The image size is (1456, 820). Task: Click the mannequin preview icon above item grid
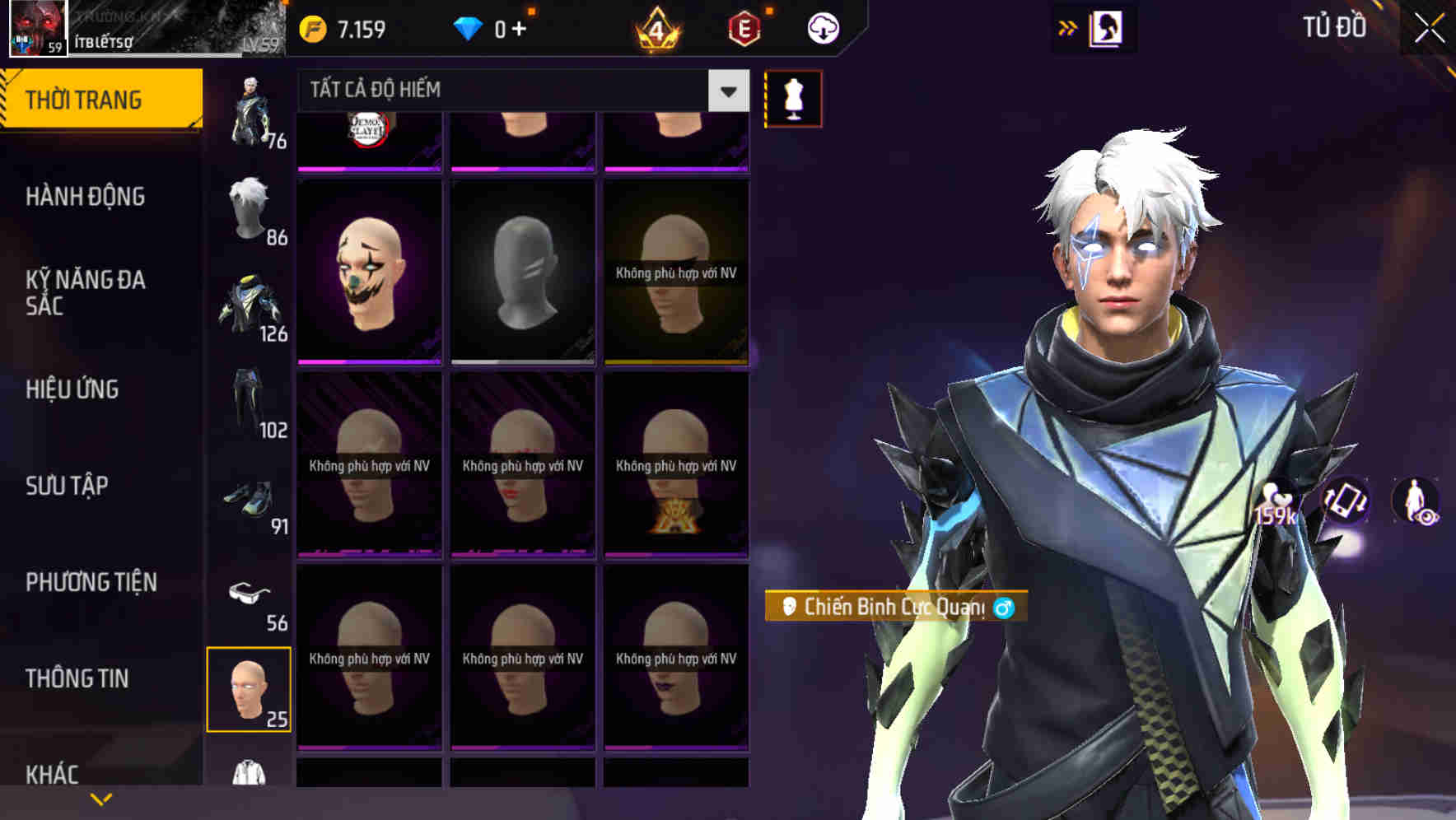(792, 97)
